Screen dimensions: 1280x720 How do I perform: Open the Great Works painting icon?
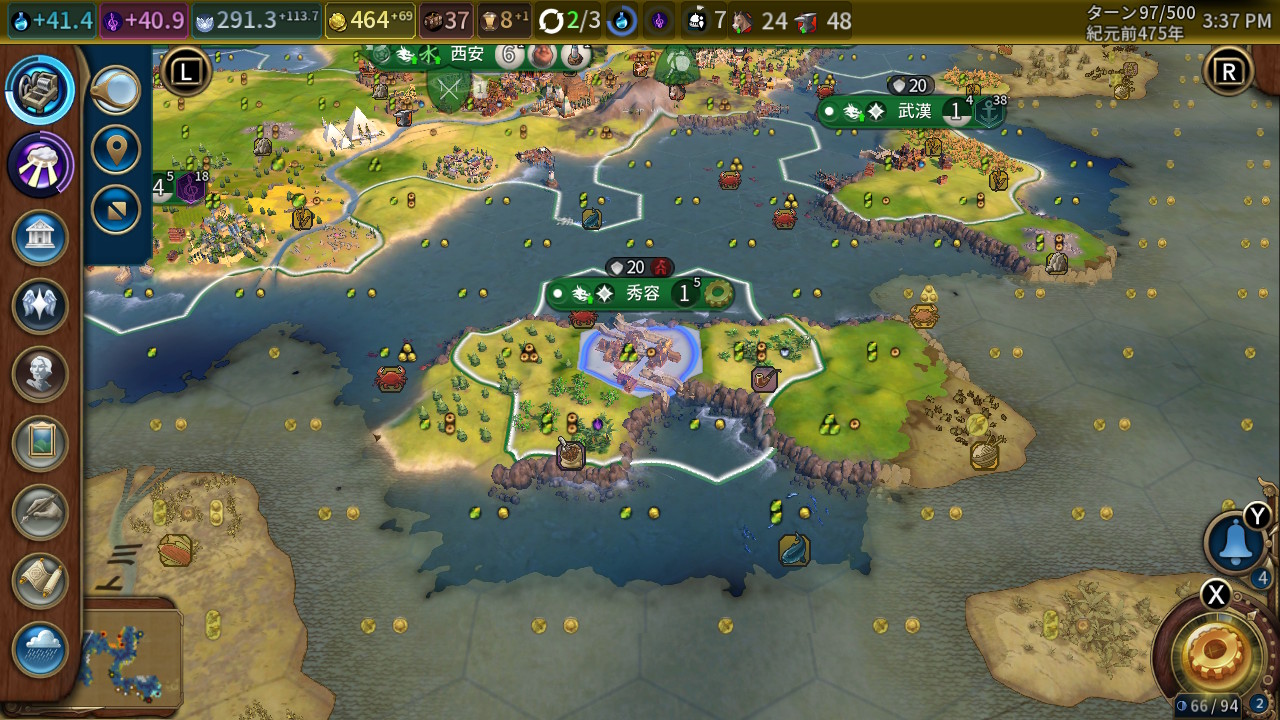click(x=40, y=443)
